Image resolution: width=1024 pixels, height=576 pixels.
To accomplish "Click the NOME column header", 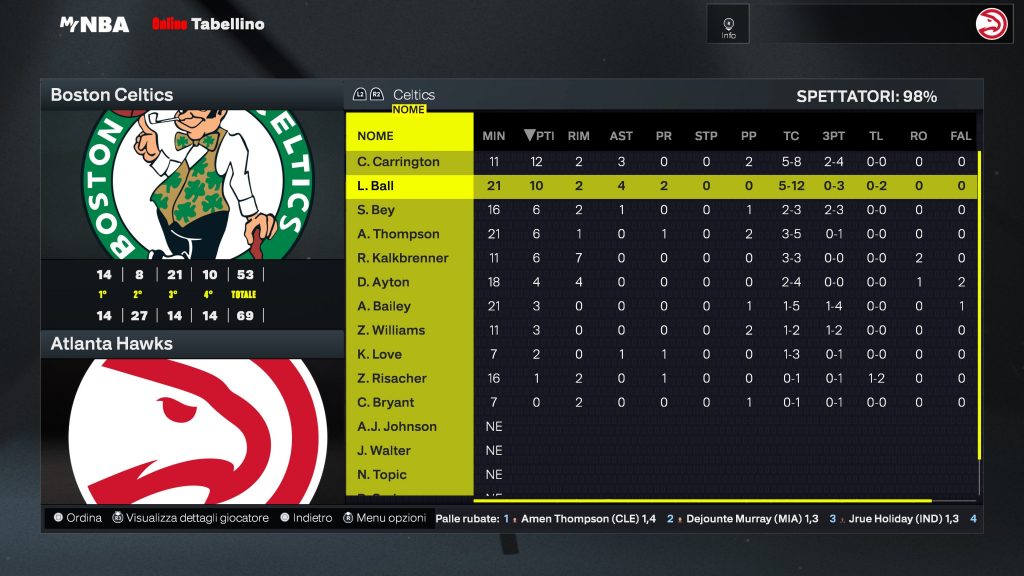I will (376, 136).
